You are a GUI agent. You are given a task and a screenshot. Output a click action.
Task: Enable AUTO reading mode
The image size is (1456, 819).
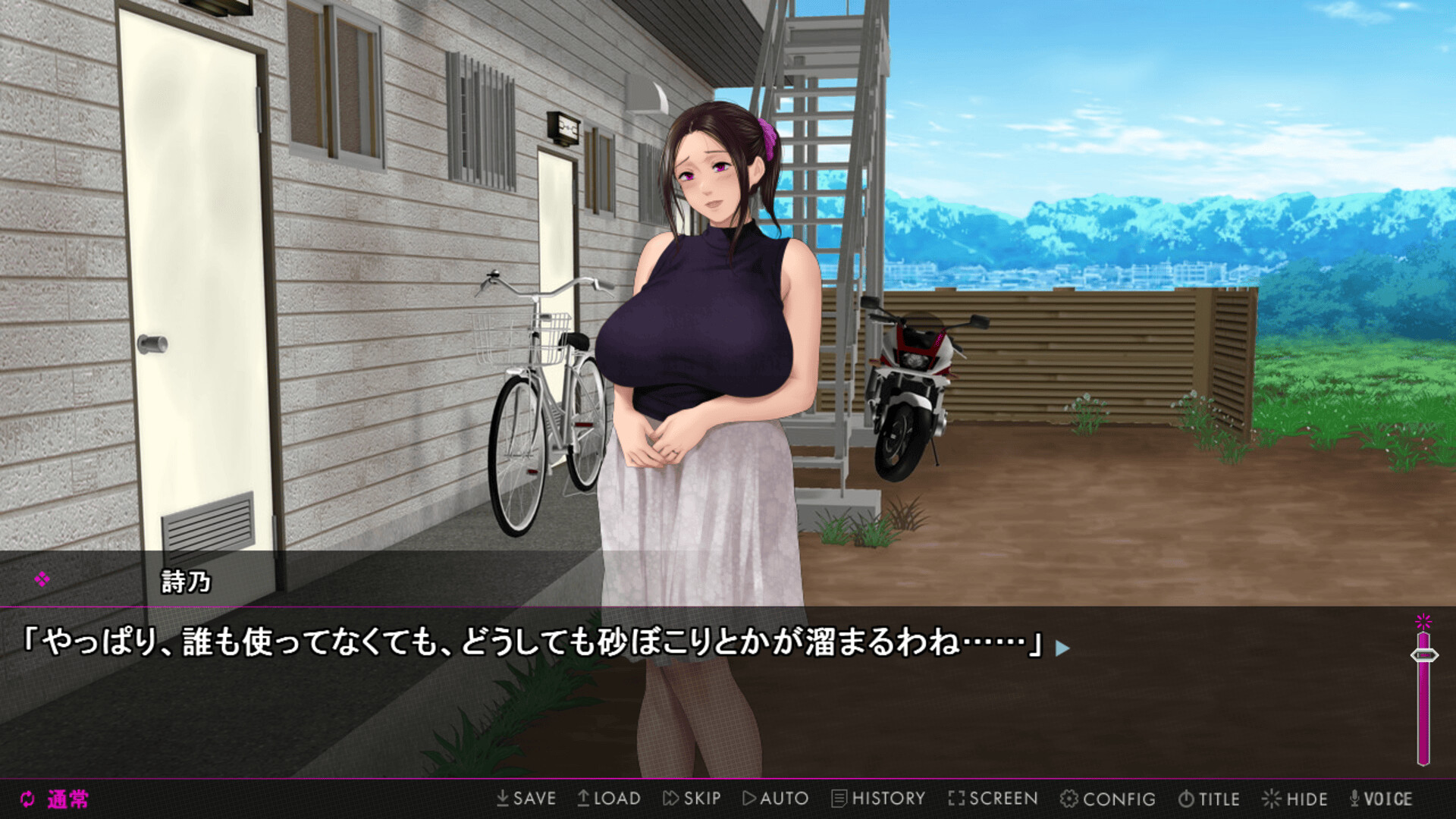coord(775,798)
